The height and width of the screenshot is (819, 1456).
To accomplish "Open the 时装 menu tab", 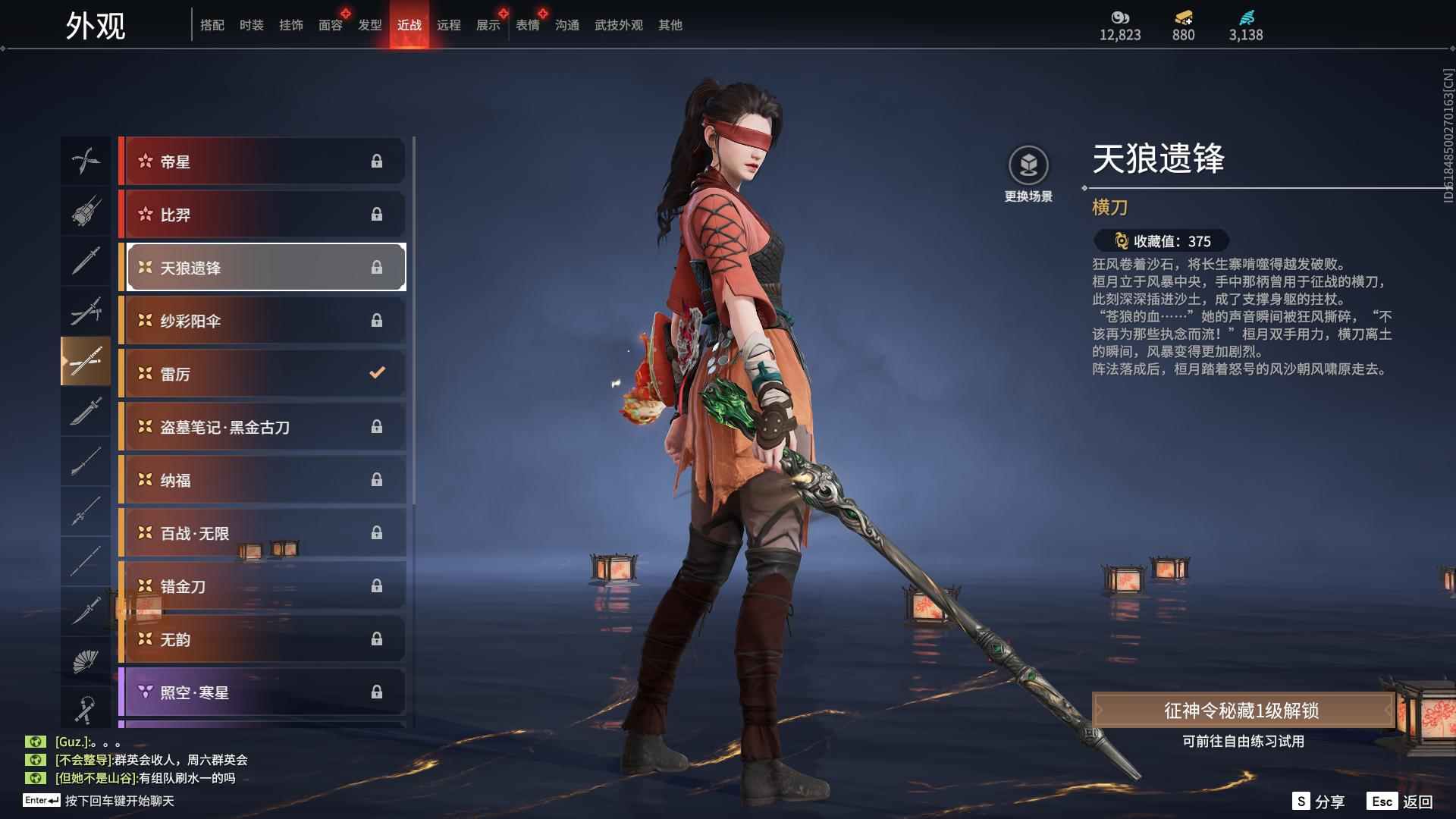I will [252, 24].
